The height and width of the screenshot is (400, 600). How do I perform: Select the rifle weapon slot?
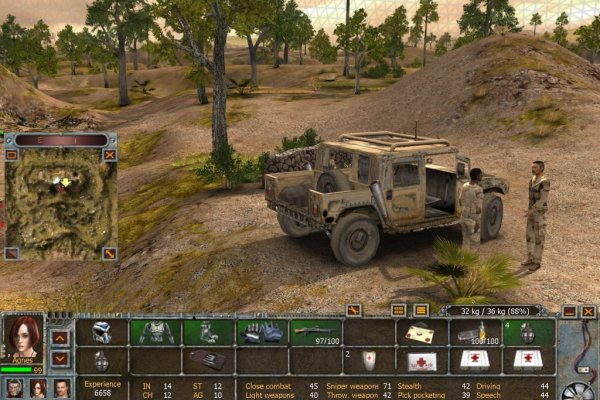tap(315, 331)
